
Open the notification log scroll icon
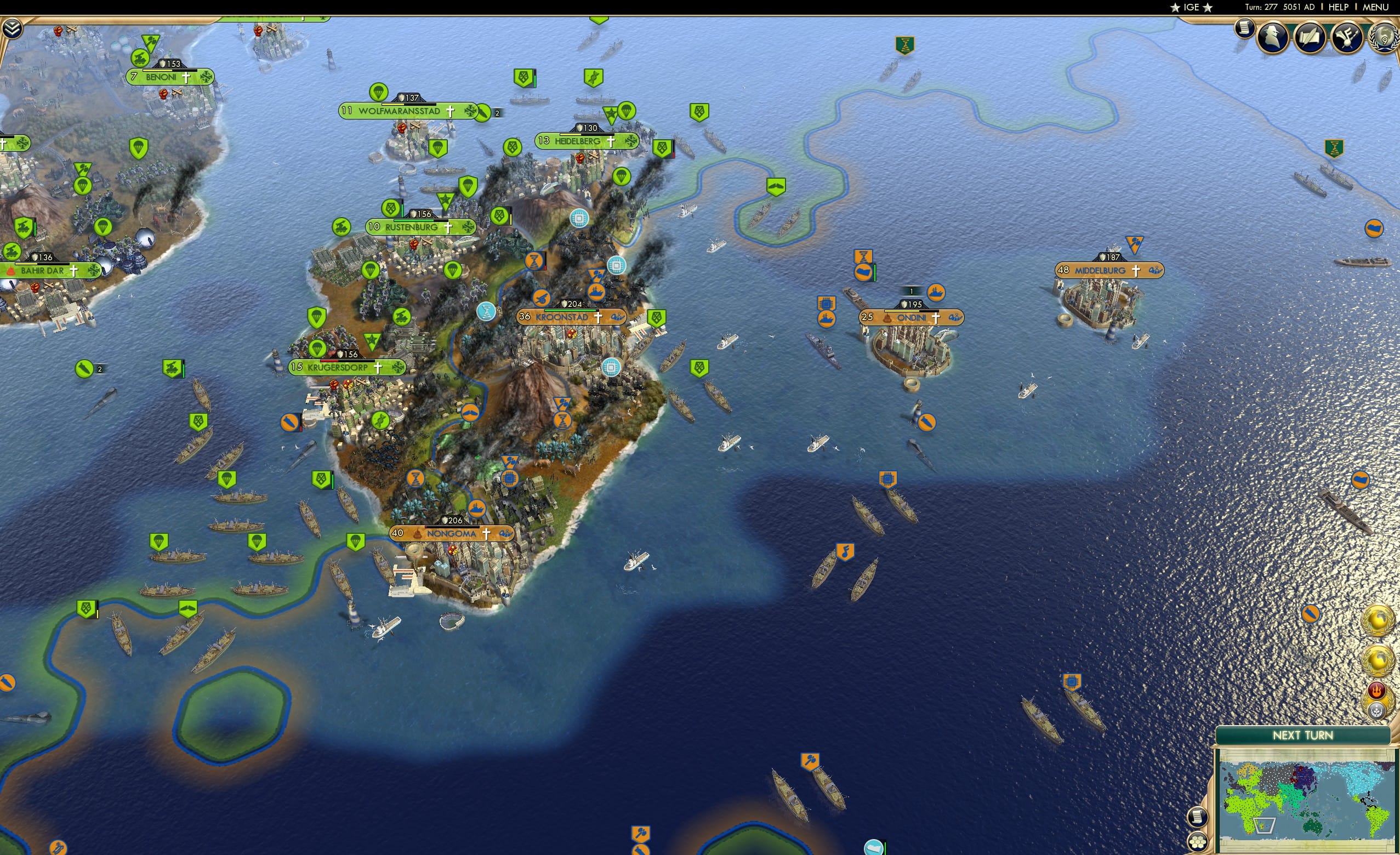1245,32
